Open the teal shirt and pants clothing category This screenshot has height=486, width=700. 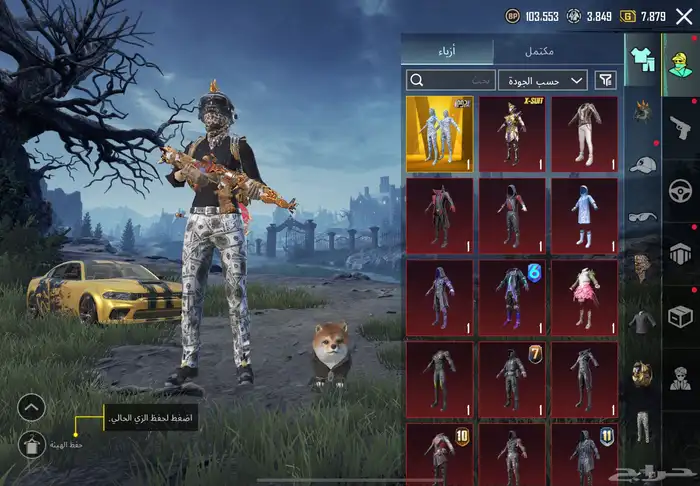[642, 59]
